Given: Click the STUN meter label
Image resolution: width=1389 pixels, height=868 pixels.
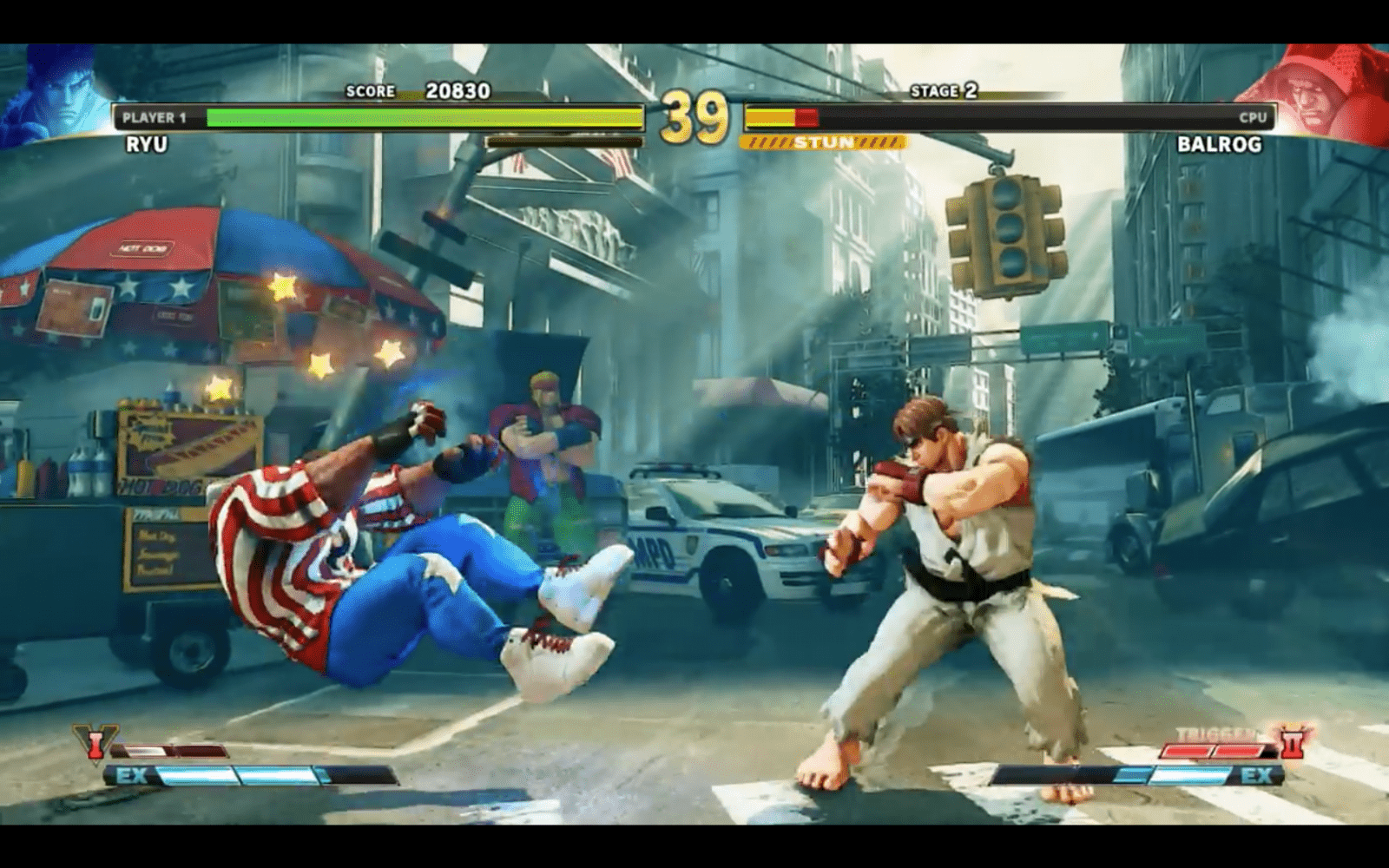Looking at the screenshot, I should 823,140.
